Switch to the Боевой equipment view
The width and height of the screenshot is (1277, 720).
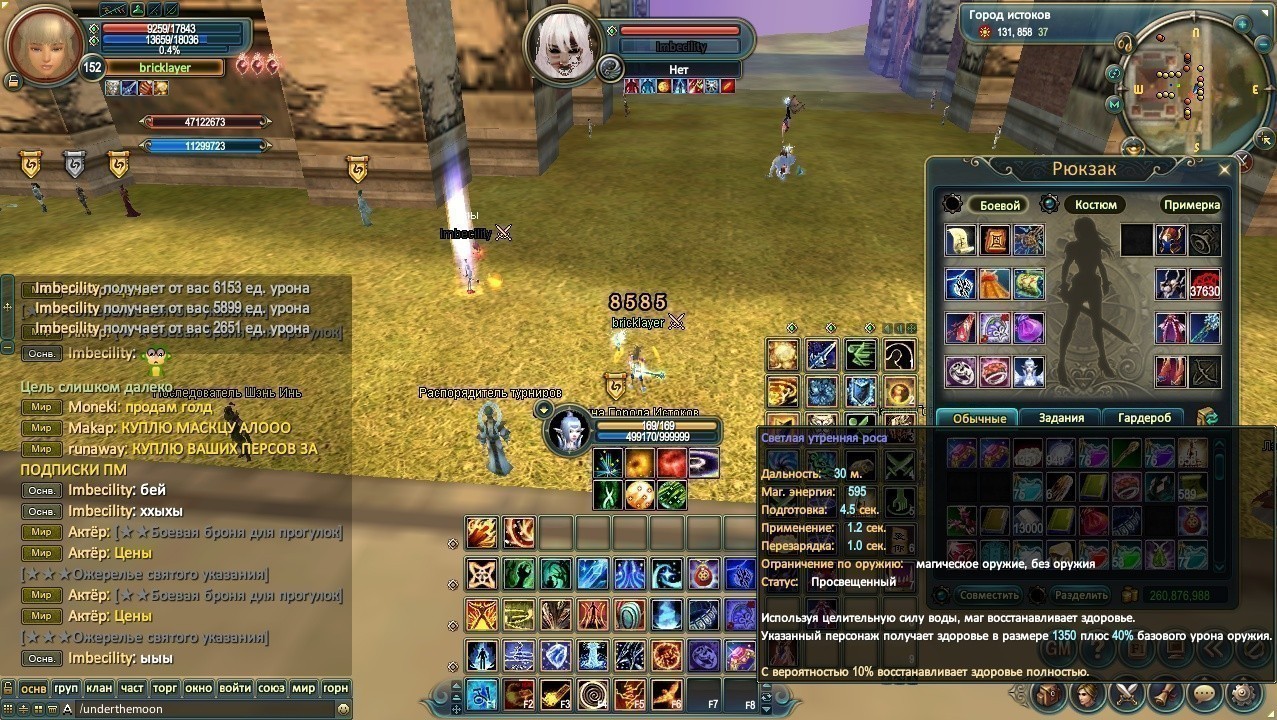point(999,205)
